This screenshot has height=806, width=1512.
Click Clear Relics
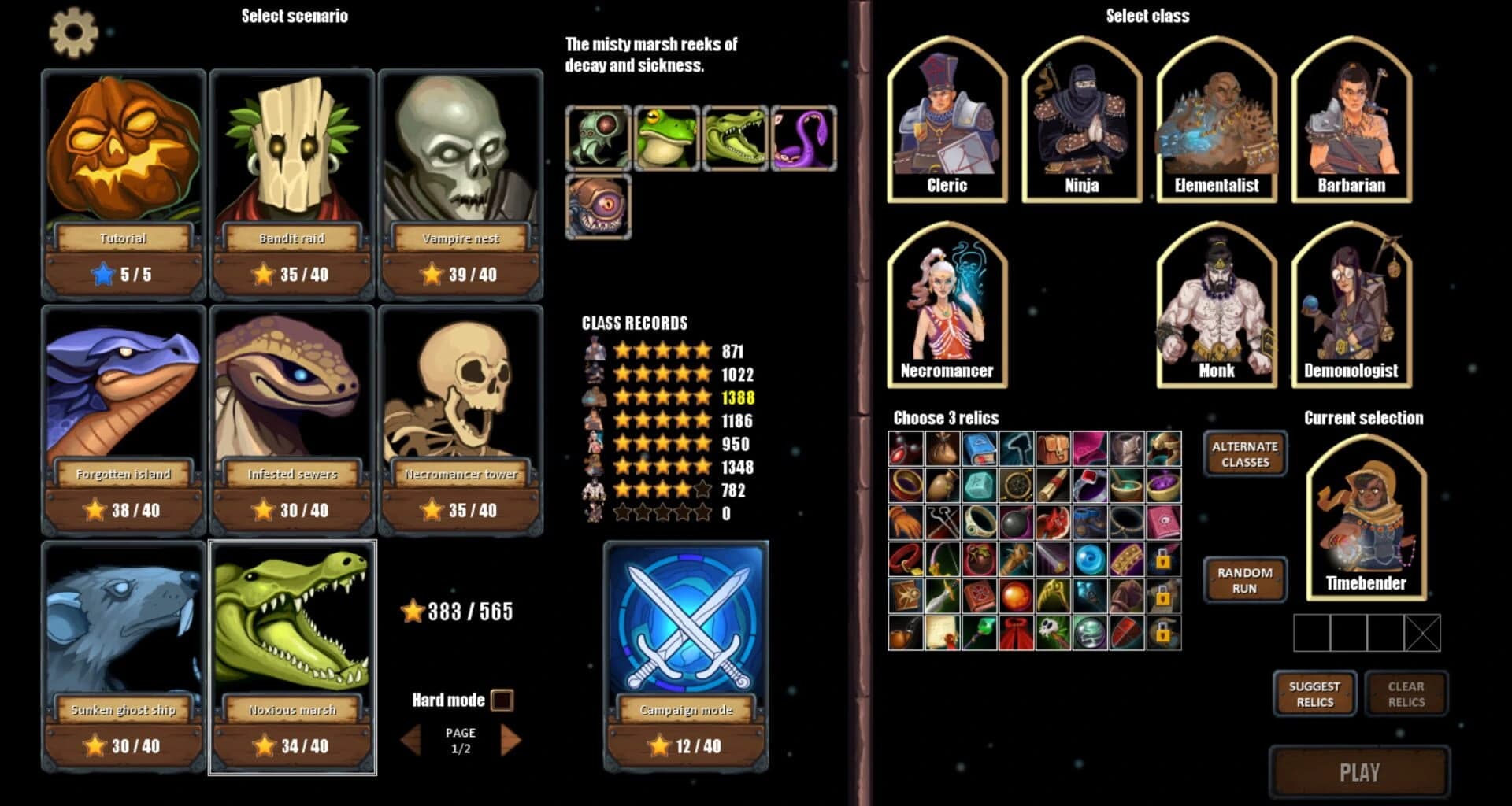point(1406,693)
